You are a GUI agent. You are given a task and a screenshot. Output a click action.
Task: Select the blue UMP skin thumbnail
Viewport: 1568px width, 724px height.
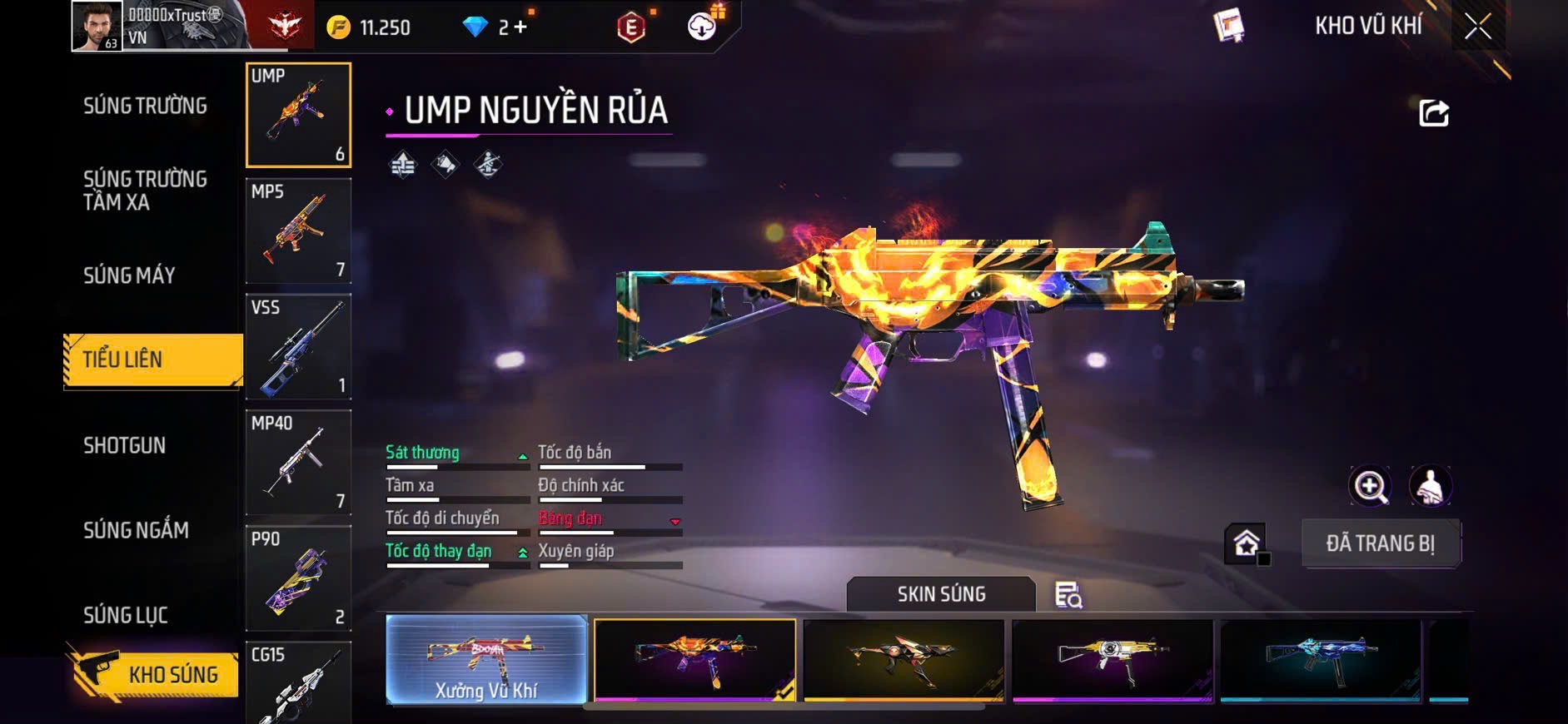[1321, 660]
